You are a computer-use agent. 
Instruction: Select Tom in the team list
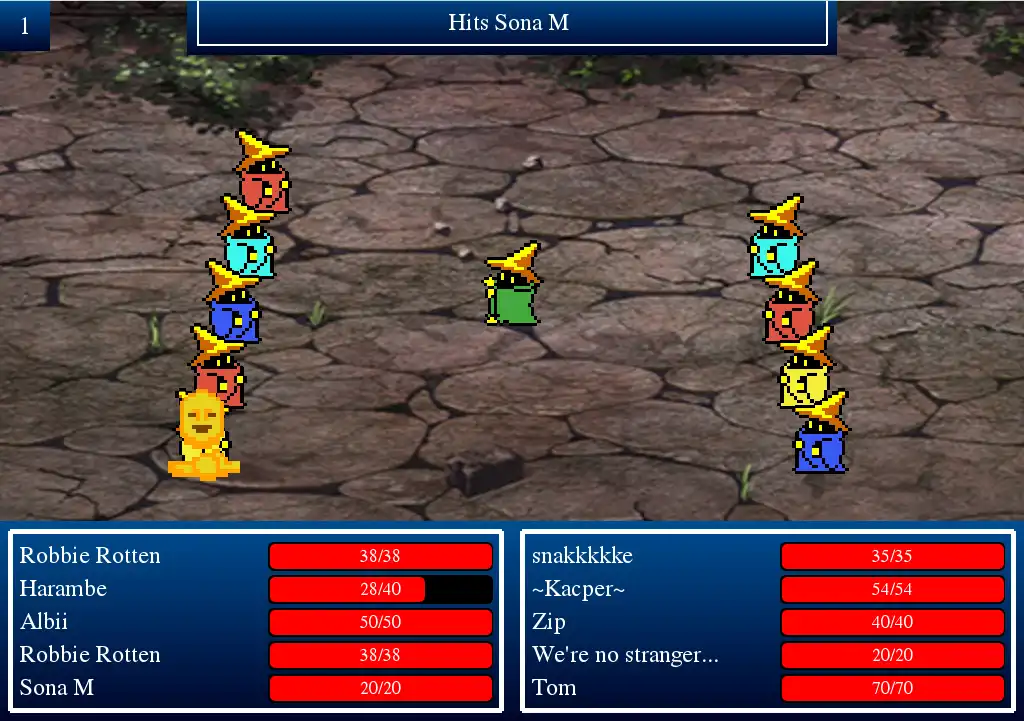pos(554,688)
